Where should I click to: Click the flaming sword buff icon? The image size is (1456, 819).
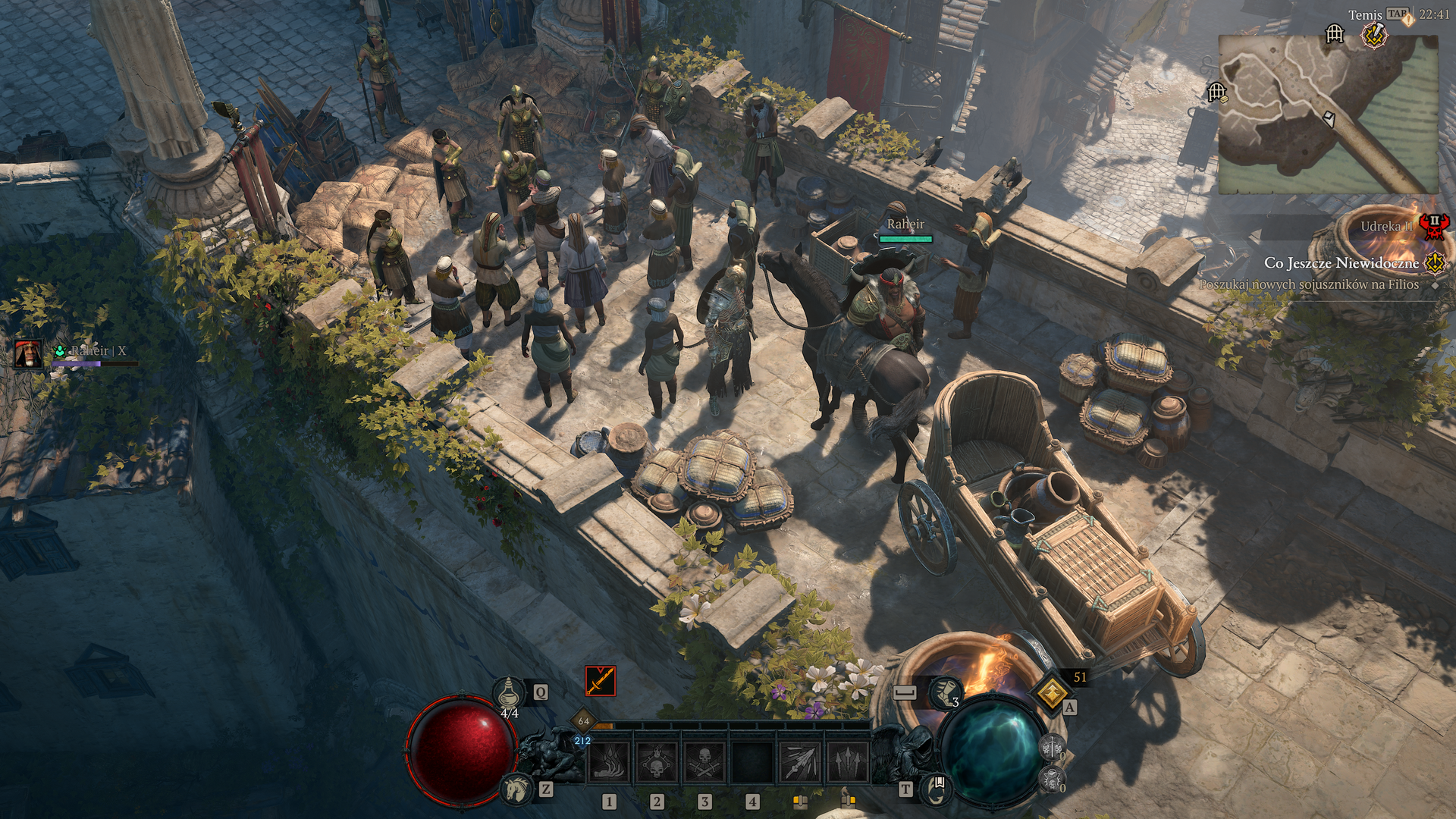[600, 681]
